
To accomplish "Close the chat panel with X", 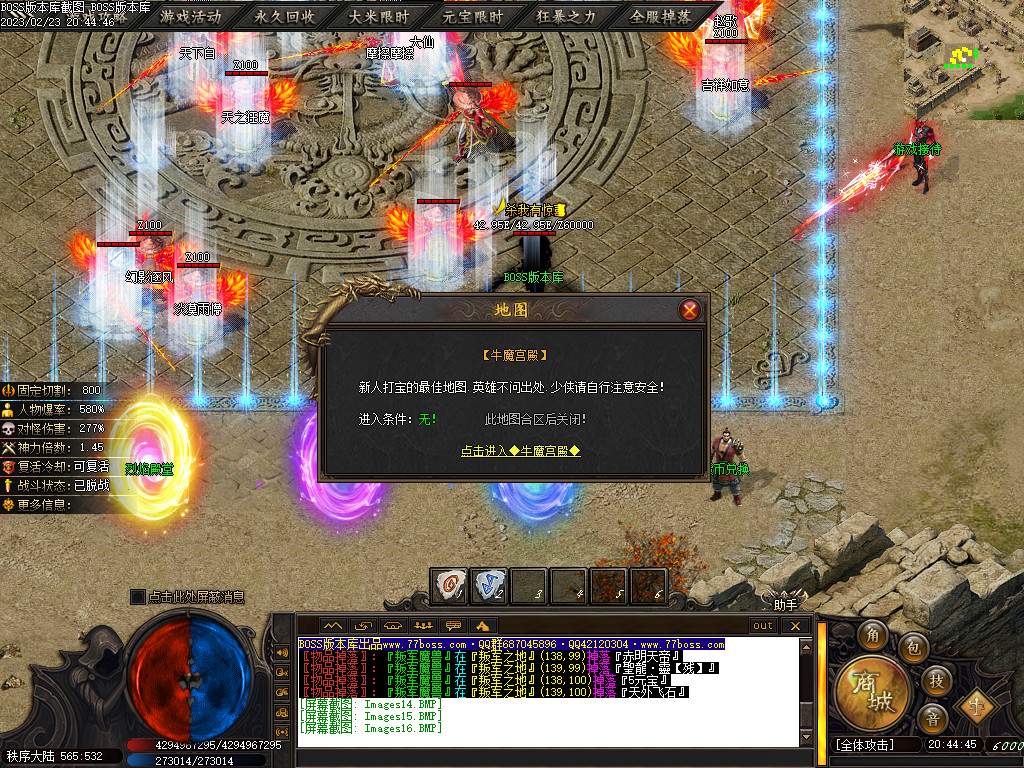I will click(x=796, y=626).
